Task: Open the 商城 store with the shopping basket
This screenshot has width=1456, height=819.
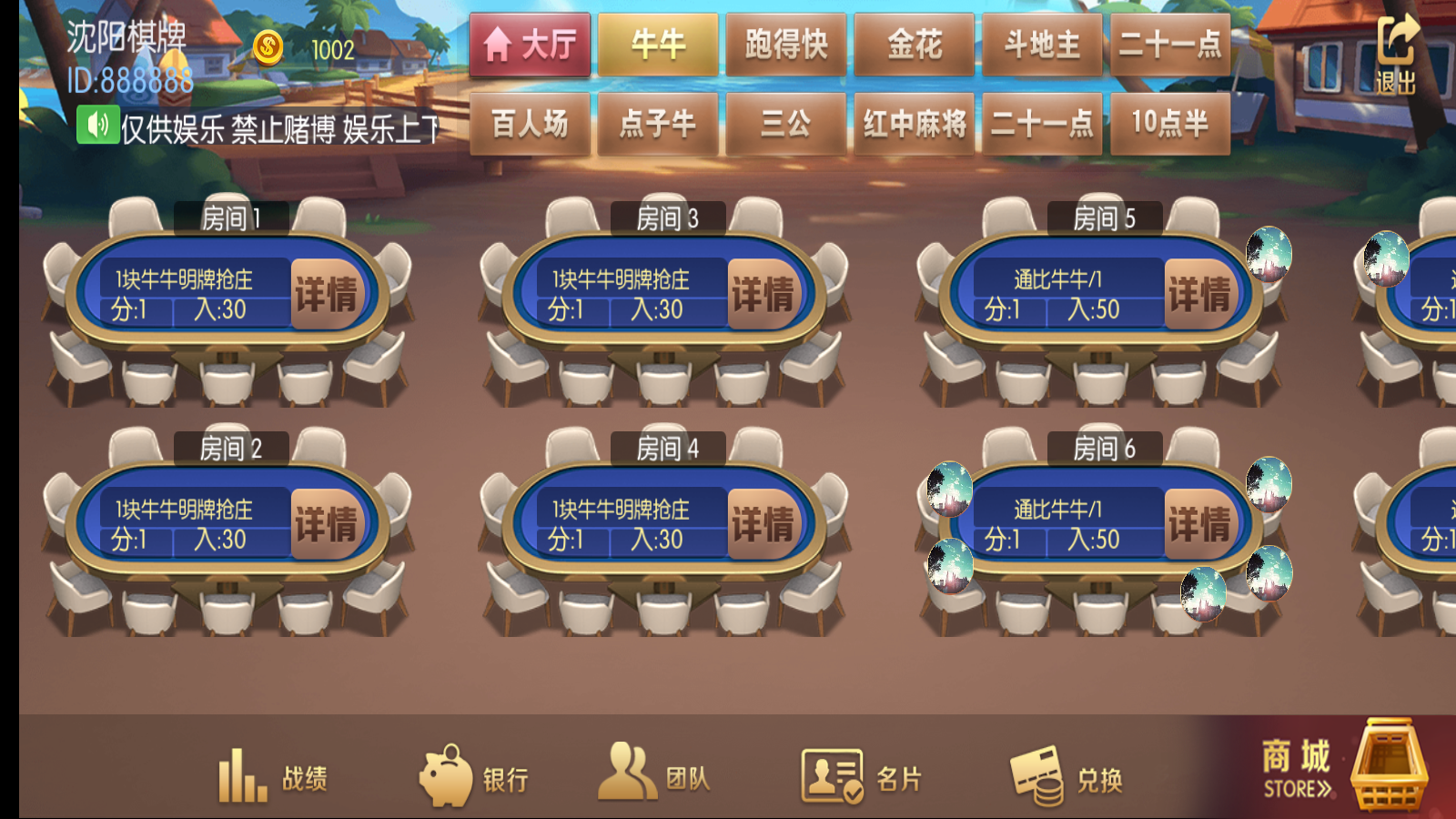Action: click(1338, 769)
